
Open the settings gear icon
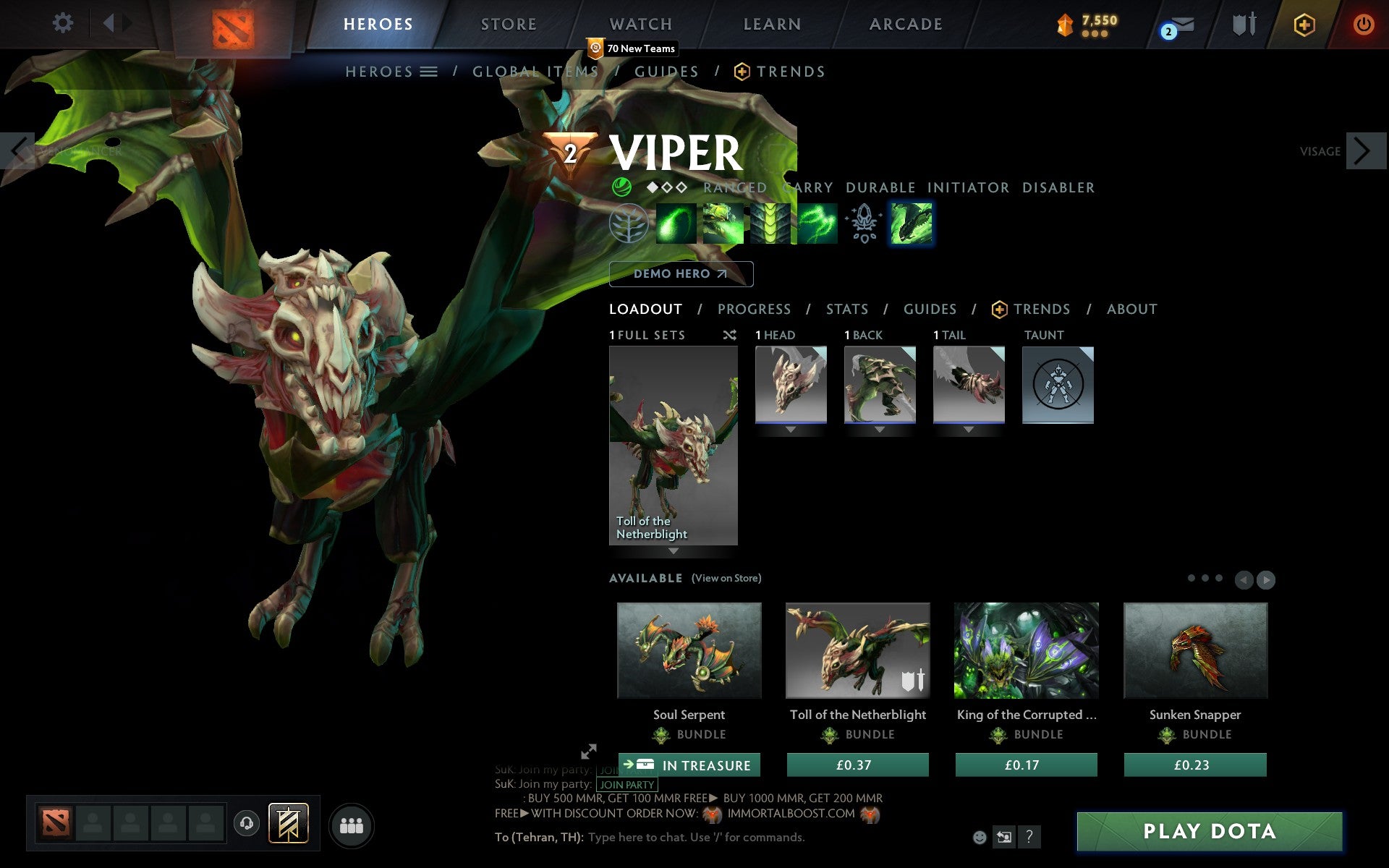tap(64, 24)
